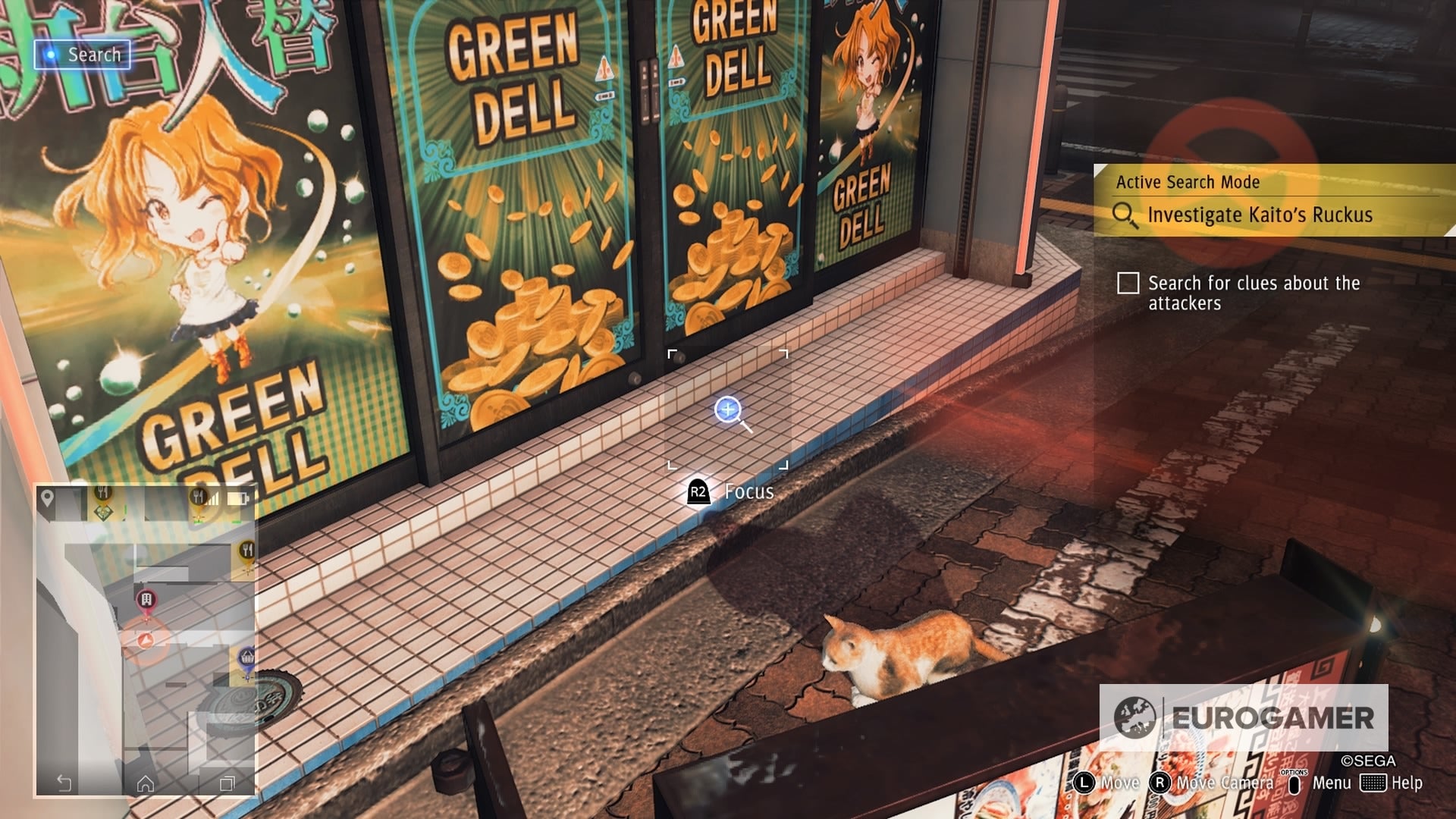Click the battery level indicator on the minimap

[x=238, y=498]
